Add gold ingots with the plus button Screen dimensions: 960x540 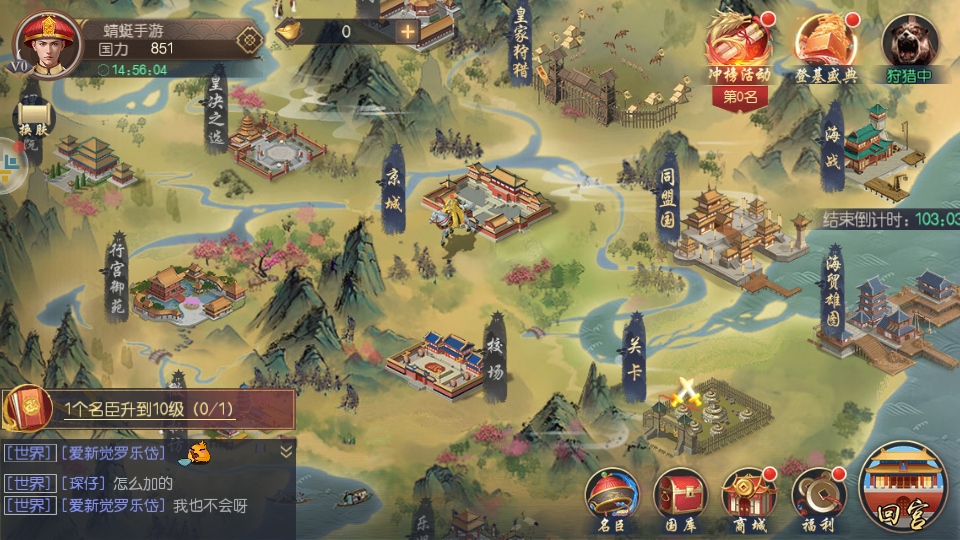point(407,31)
